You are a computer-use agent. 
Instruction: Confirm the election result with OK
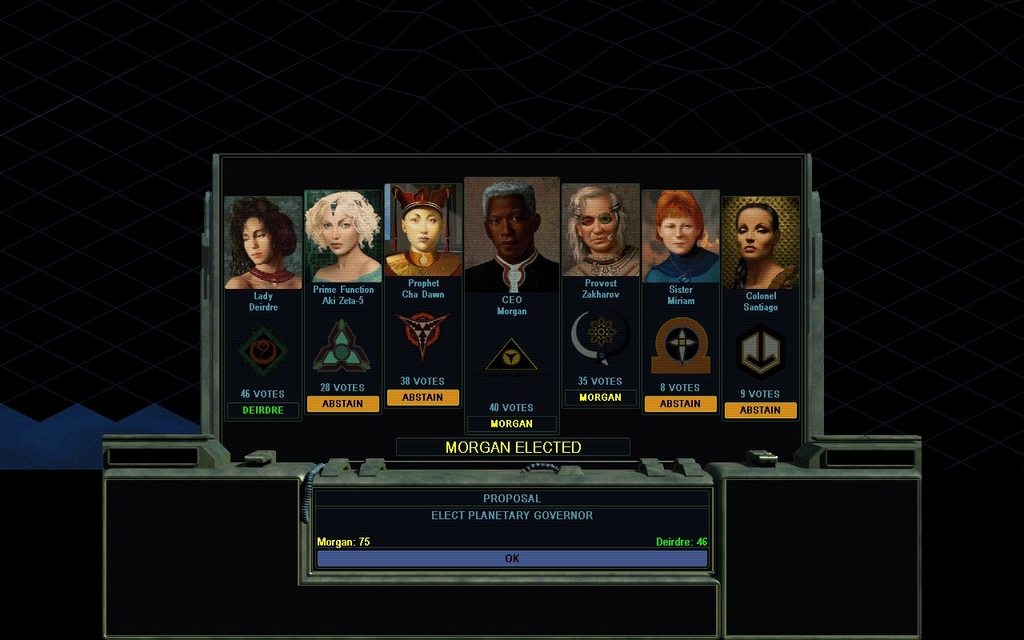click(512, 559)
